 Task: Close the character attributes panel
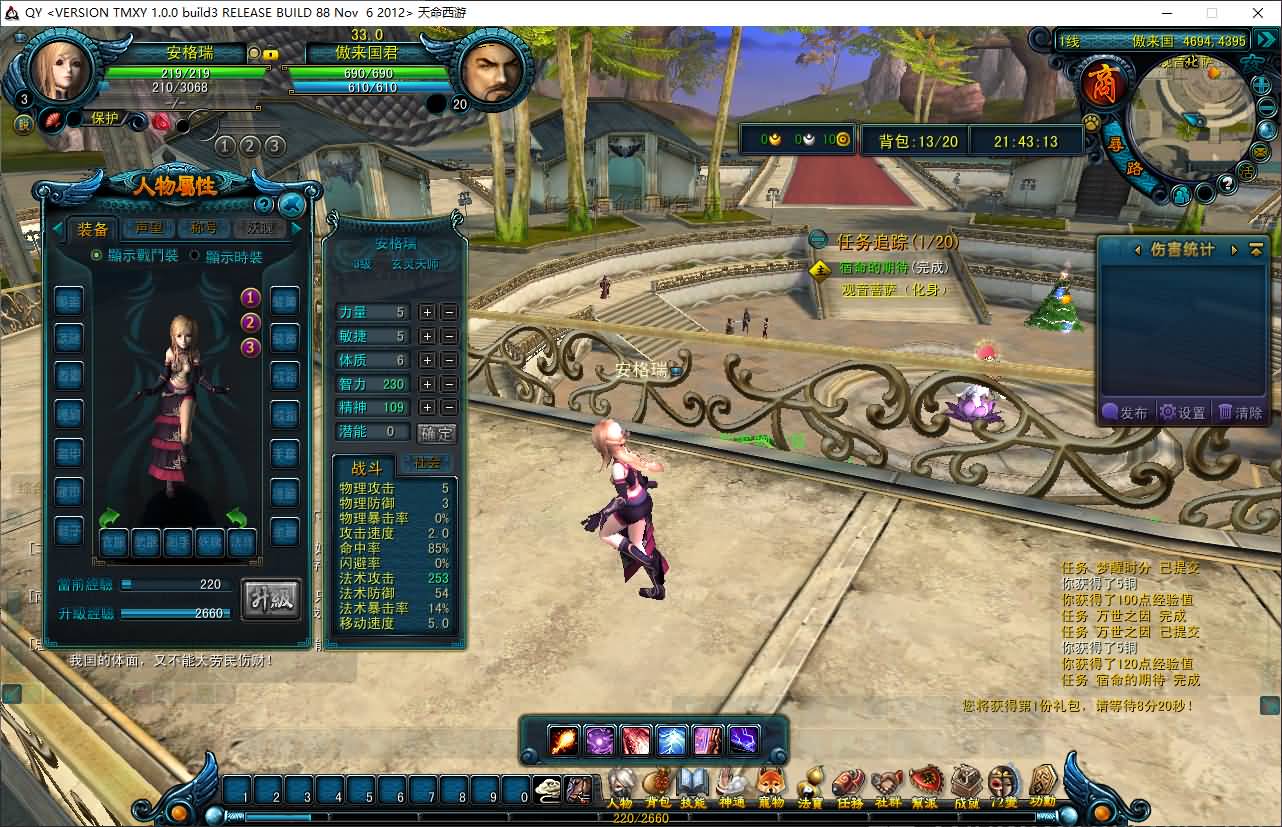(291, 205)
